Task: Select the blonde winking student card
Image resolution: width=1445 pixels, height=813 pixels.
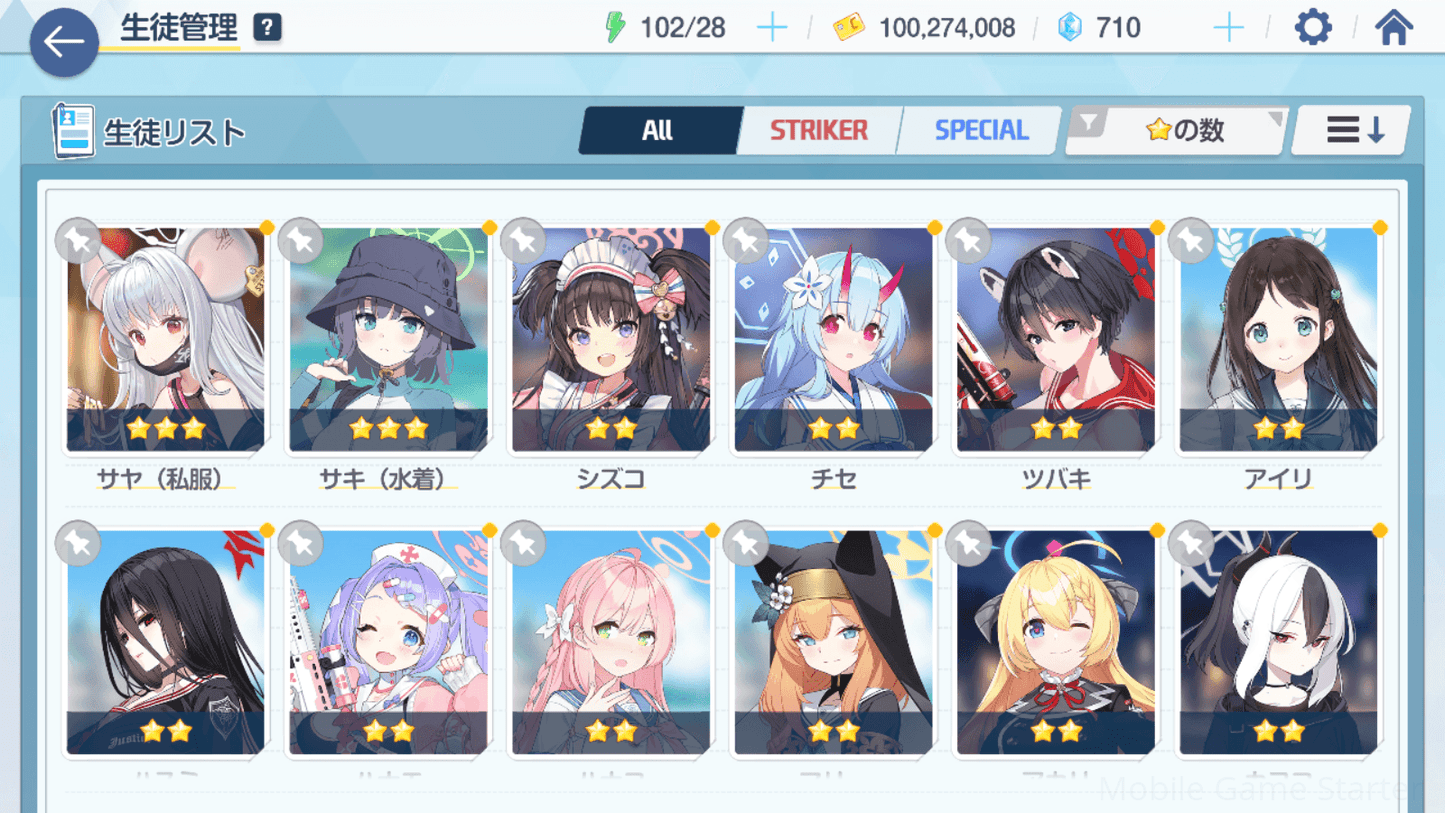Action: (1056, 642)
